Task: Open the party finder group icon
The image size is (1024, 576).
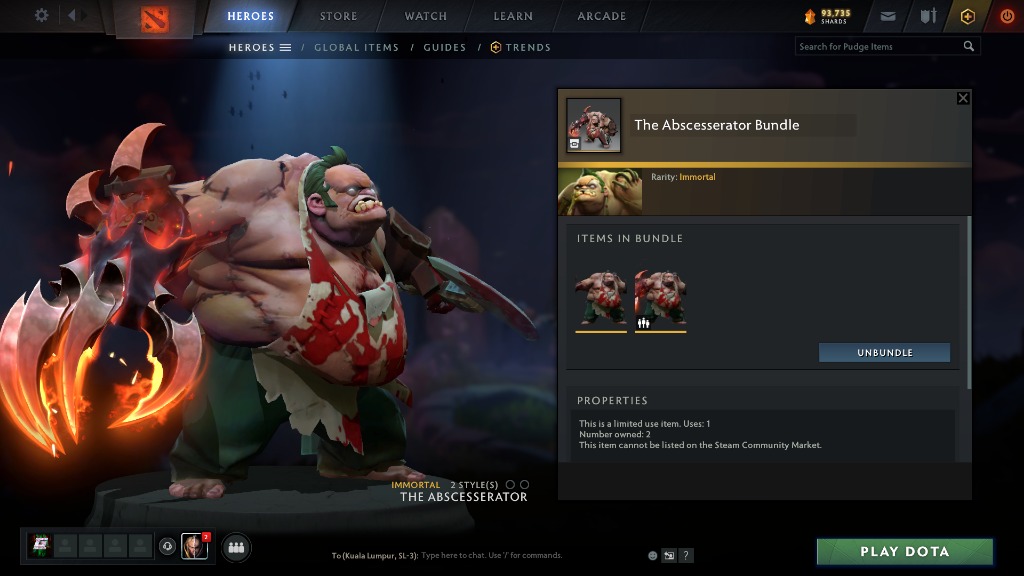Action: tap(236, 547)
